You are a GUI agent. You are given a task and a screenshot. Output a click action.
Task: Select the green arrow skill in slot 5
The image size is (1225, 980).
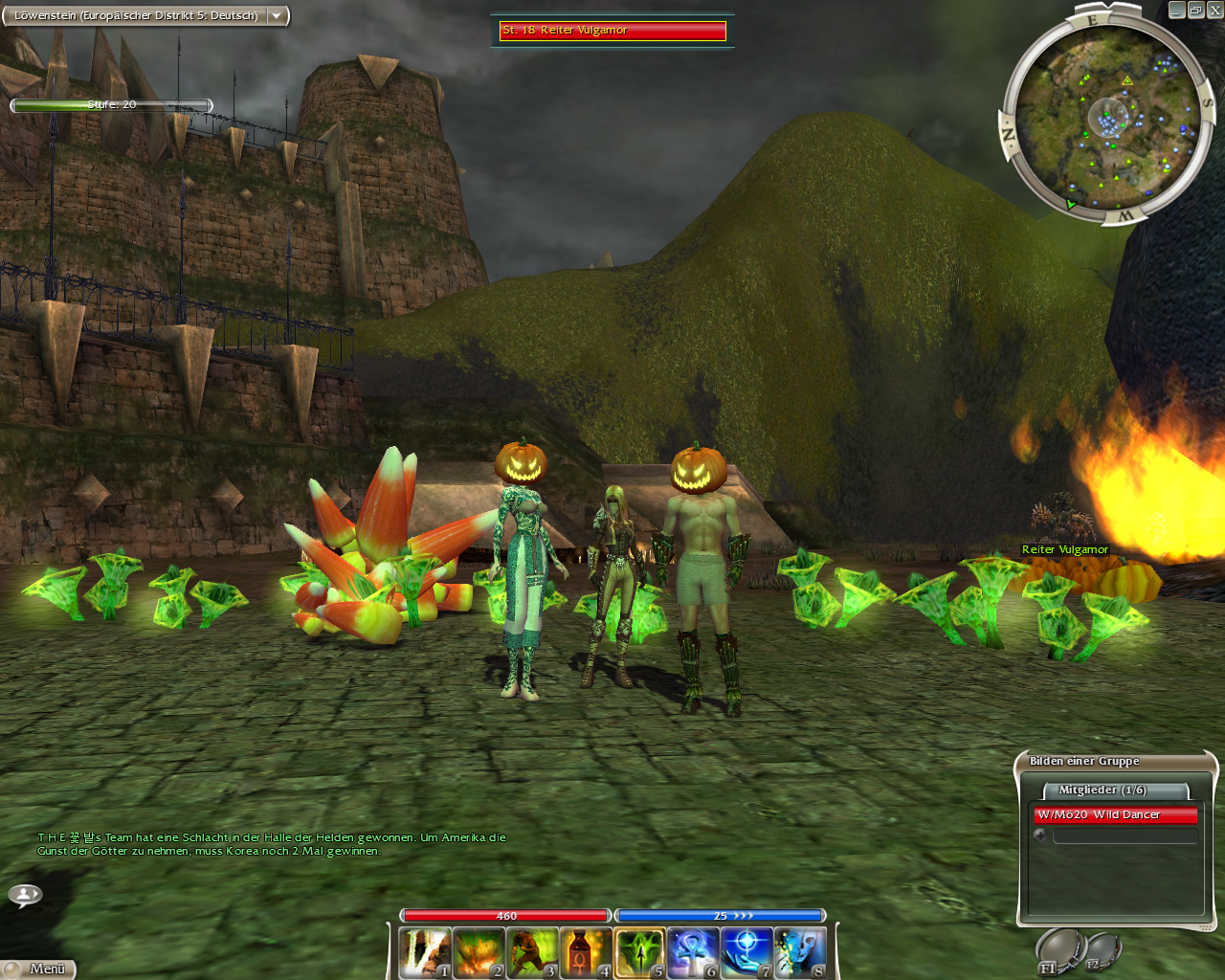639,953
